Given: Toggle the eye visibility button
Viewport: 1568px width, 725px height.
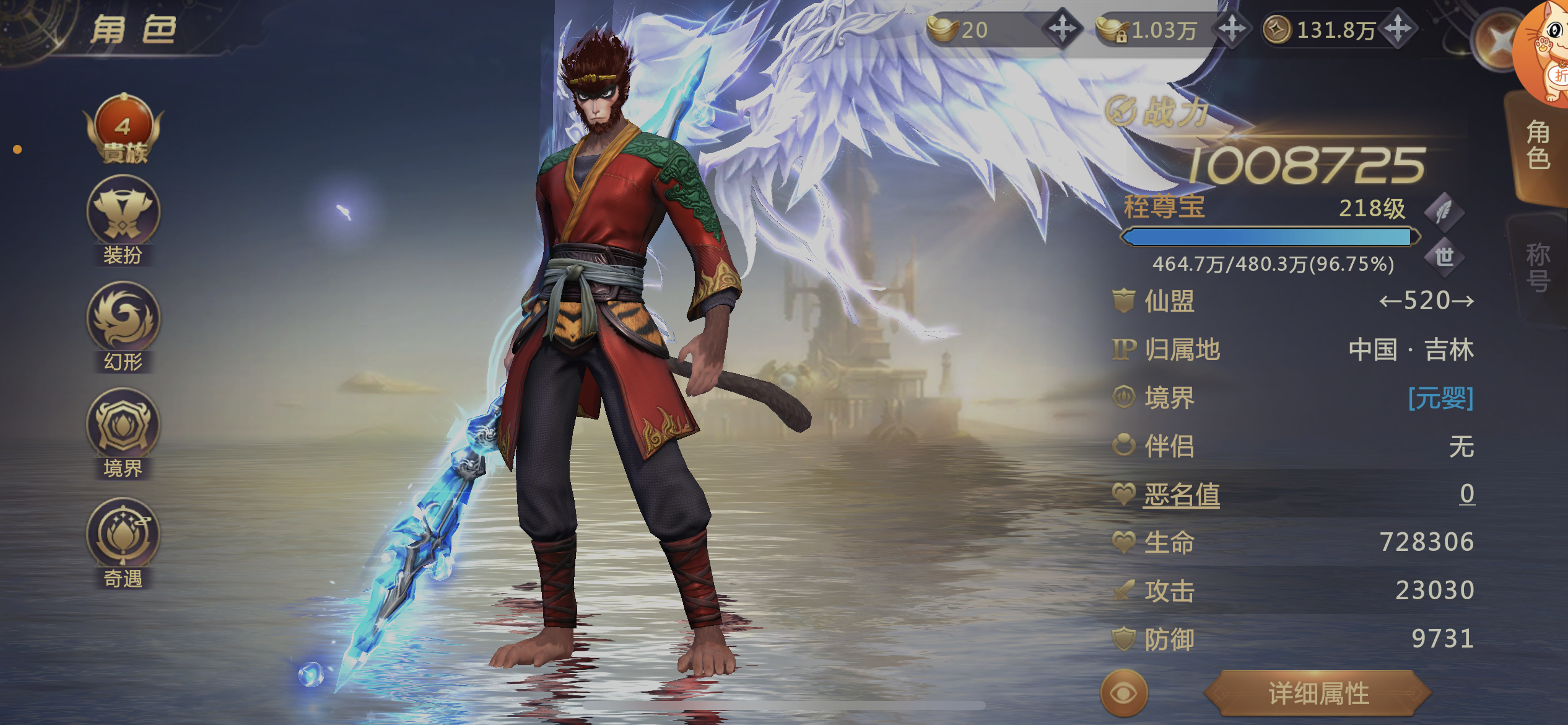Looking at the screenshot, I should pos(1123,693).
